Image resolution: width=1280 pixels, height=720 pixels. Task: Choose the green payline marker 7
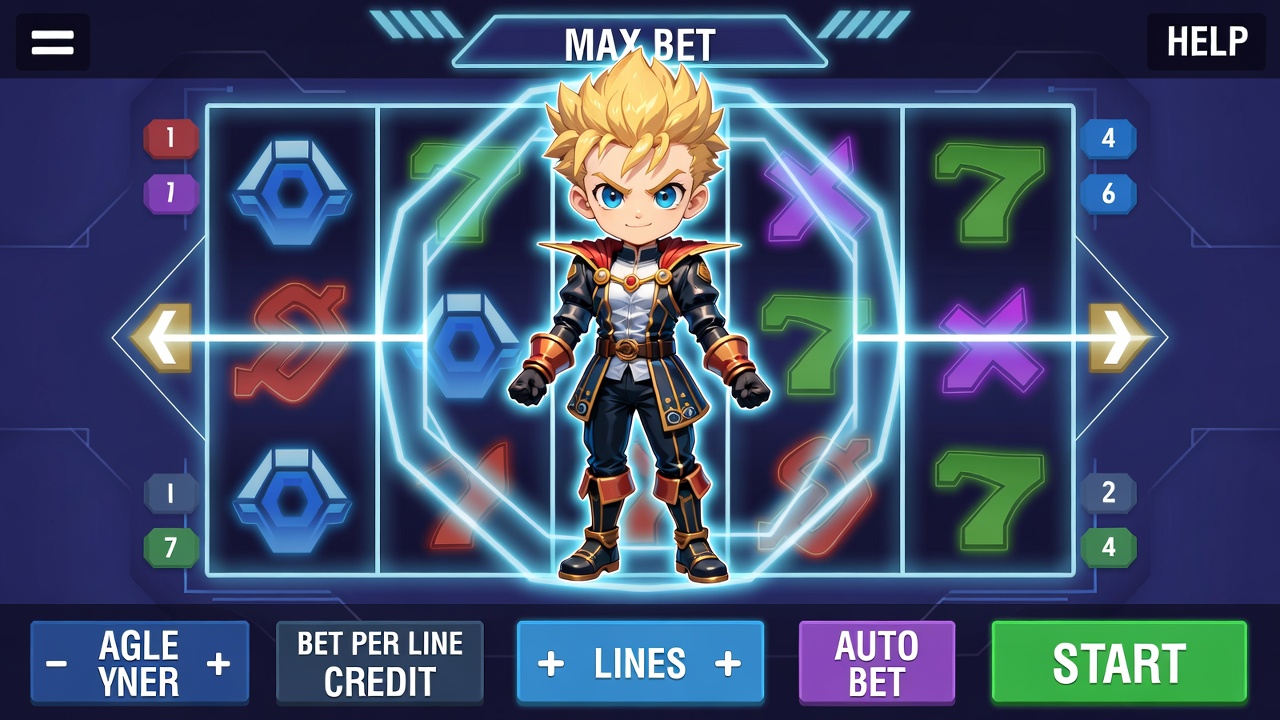pyautogui.click(x=171, y=547)
